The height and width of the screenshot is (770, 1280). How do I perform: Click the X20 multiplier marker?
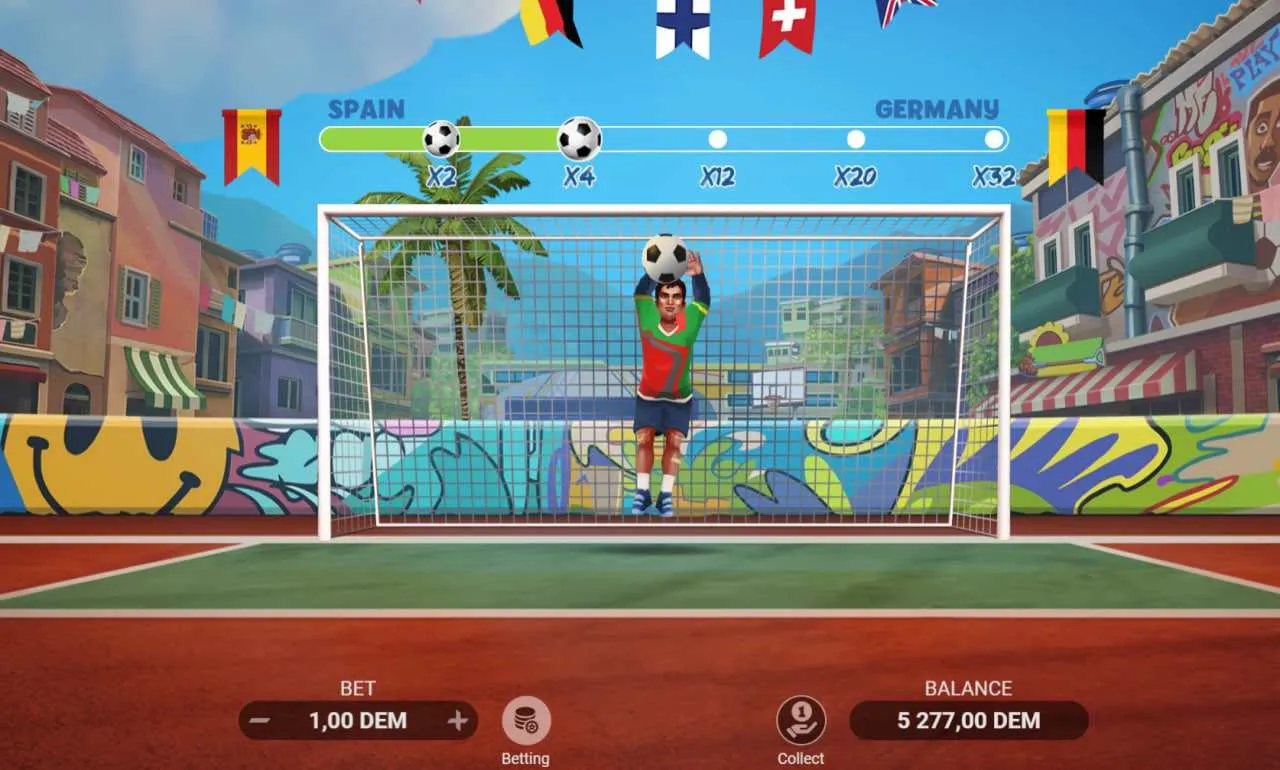855,139
